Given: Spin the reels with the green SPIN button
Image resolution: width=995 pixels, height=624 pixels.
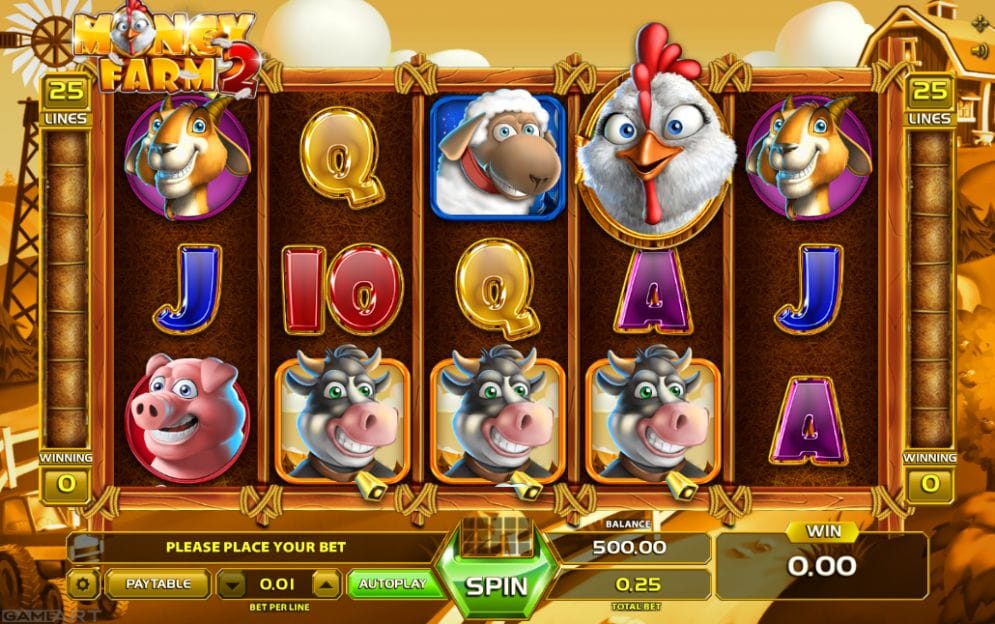Looking at the screenshot, I should click(497, 584).
